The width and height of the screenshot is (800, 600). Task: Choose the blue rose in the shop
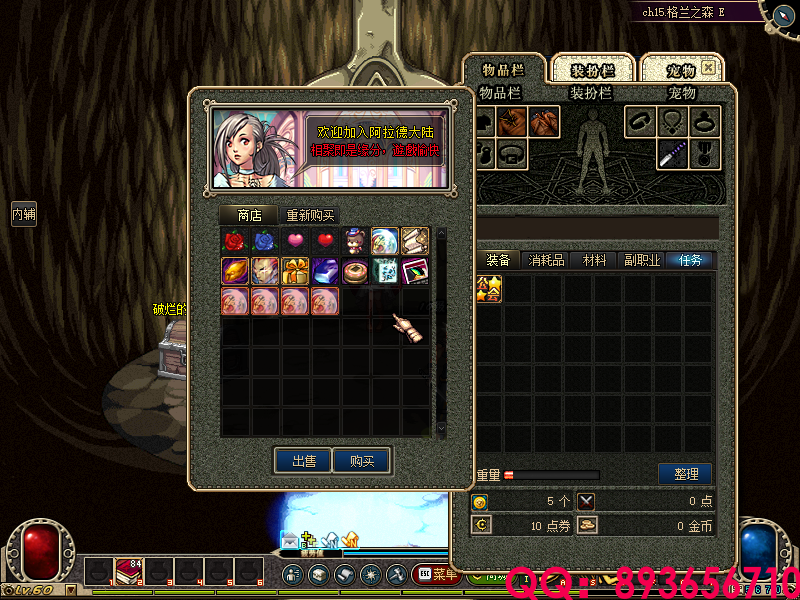point(265,241)
